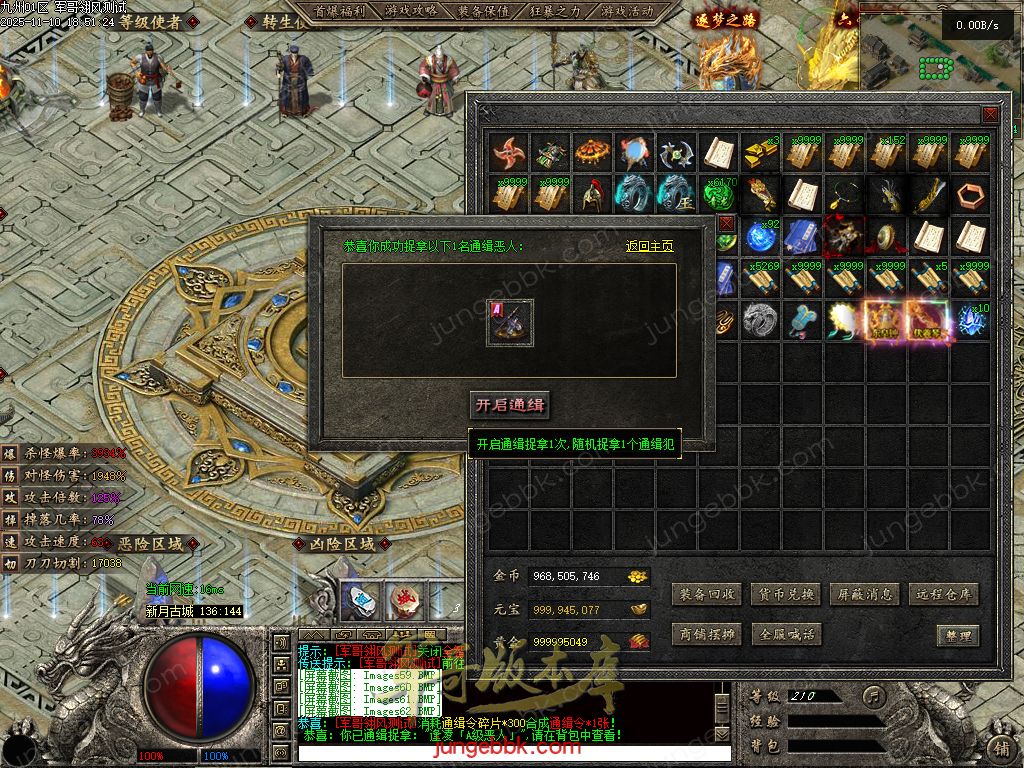The height and width of the screenshot is (768, 1024).
Task: Open 装备回收 equipment recycling
Action: point(707,594)
